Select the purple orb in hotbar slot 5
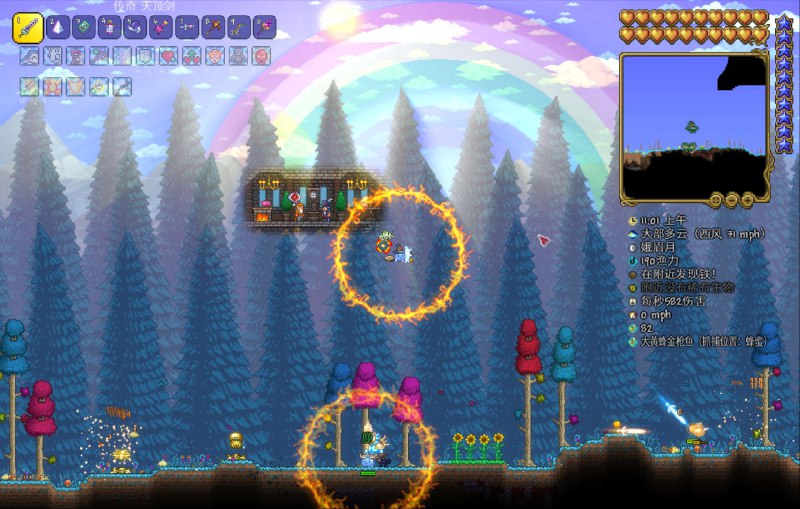Screen dimensions: 800x509 (135, 27)
